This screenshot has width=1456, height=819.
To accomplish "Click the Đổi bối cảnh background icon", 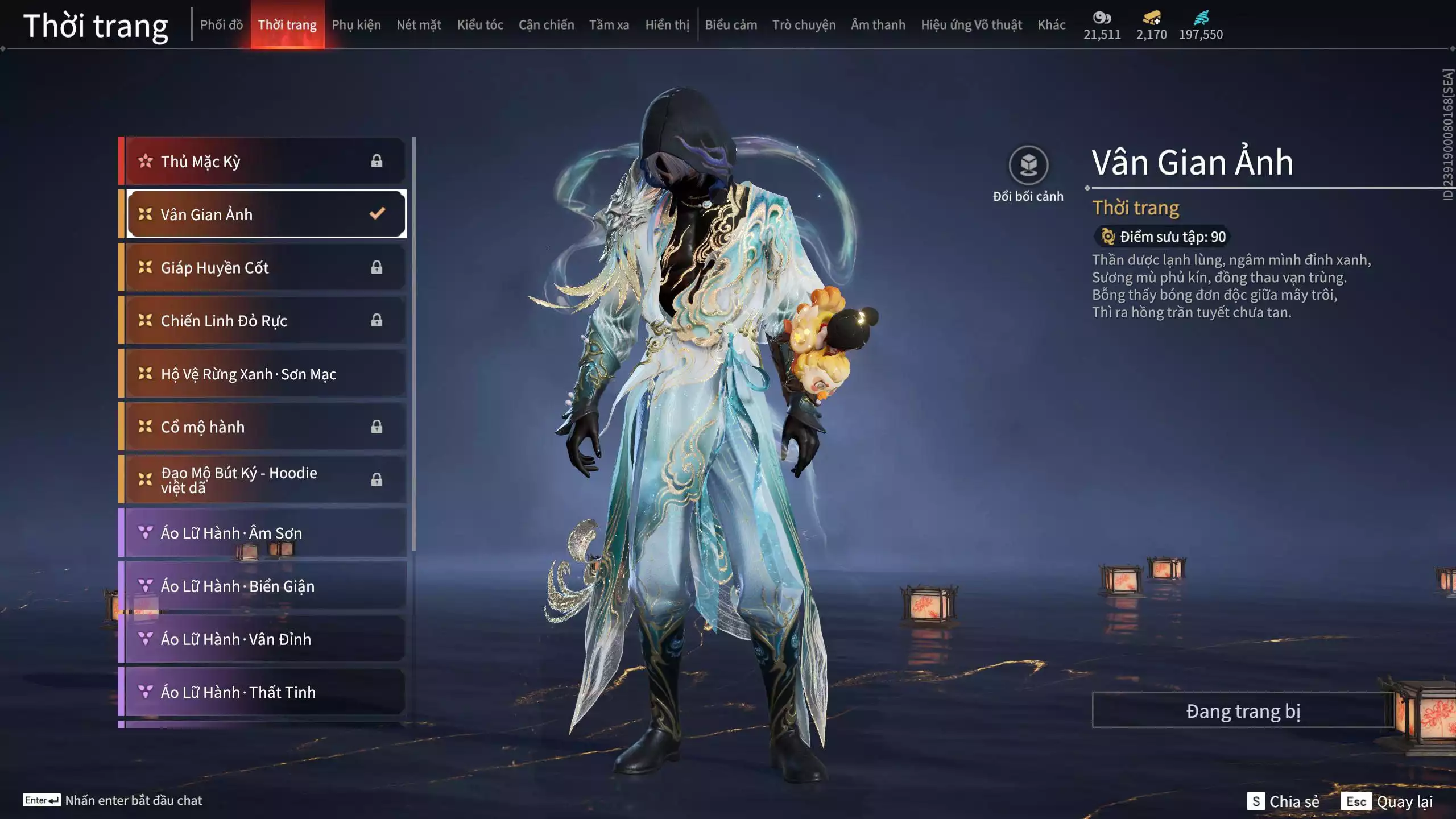I will tap(1028, 166).
